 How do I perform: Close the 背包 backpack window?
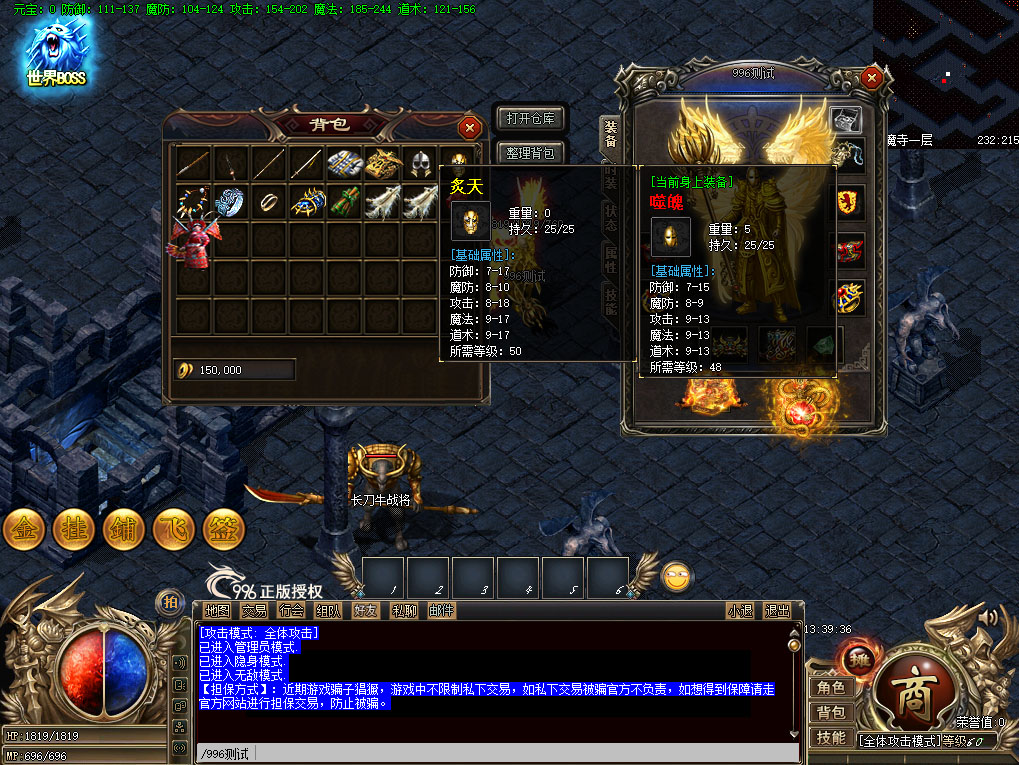pyautogui.click(x=469, y=127)
